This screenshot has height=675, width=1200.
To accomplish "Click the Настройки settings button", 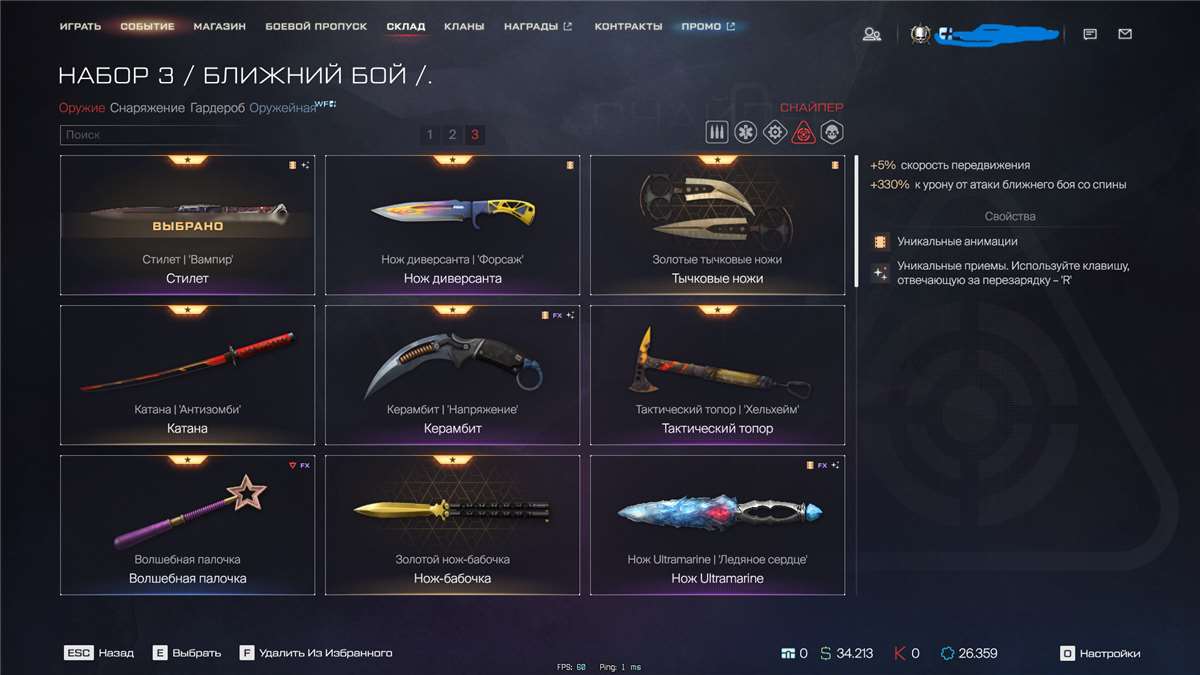I will point(1100,653).
